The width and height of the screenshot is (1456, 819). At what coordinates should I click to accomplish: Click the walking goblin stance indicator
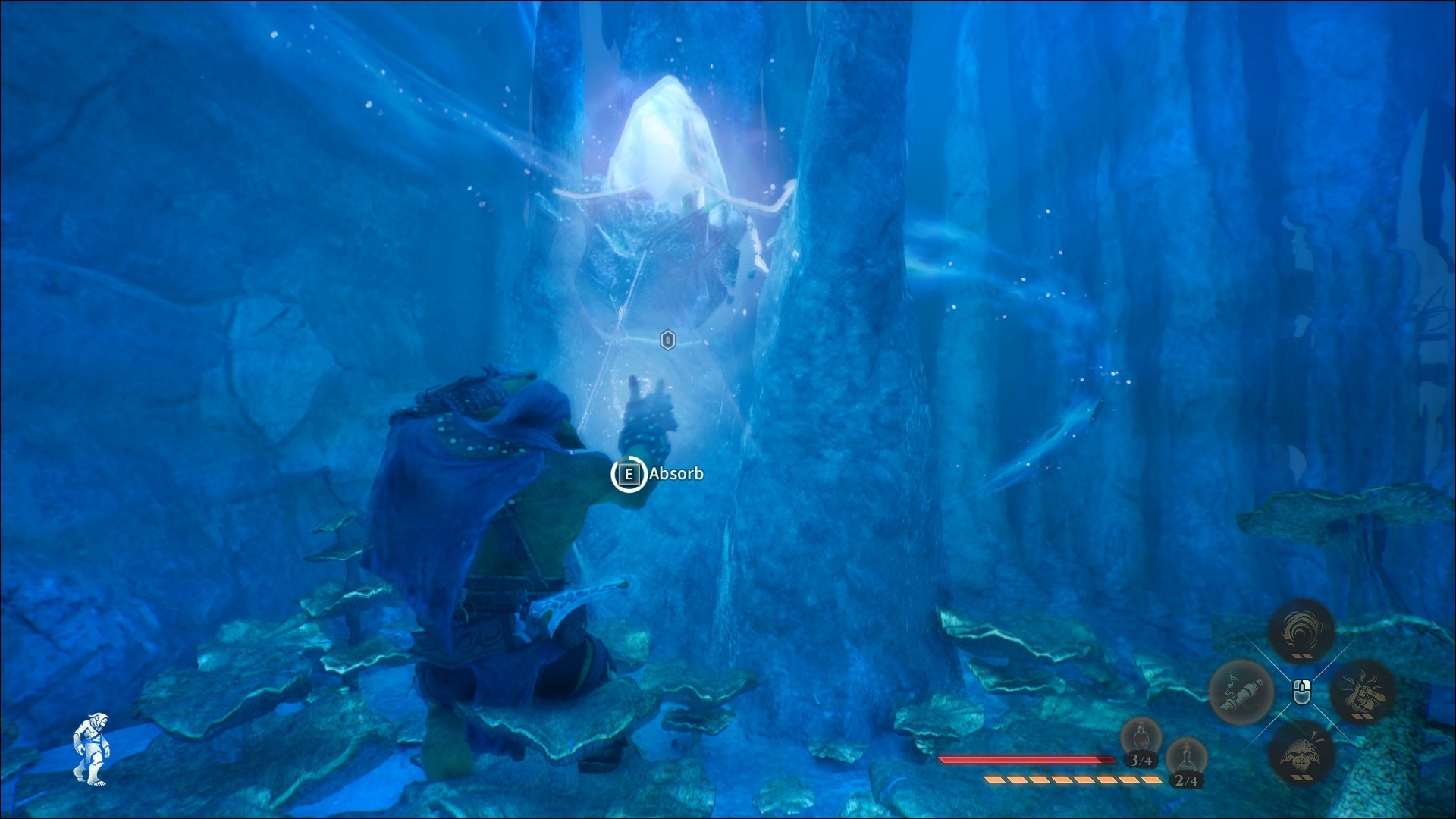[x=91, y=748]
